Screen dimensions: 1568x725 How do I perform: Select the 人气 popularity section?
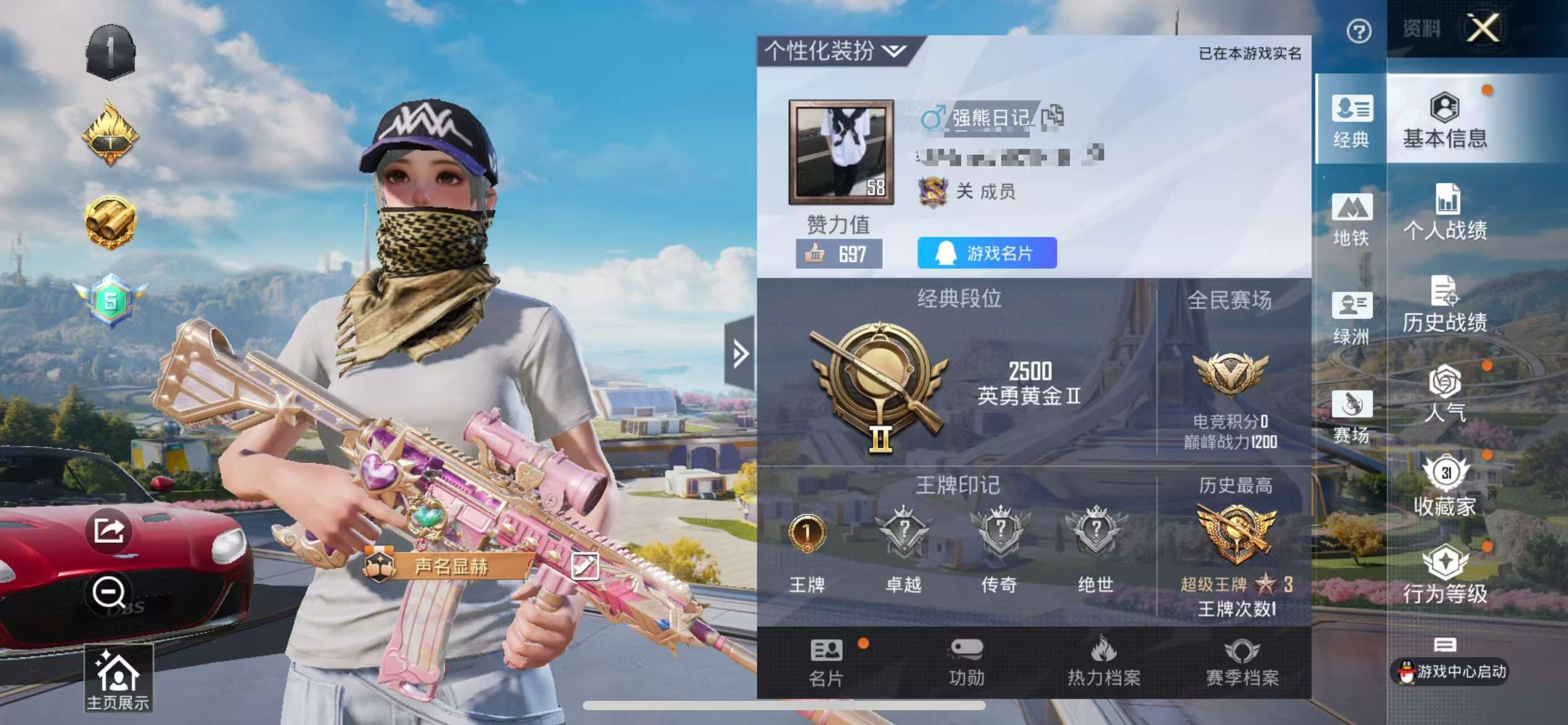[x=1447, y=397]
